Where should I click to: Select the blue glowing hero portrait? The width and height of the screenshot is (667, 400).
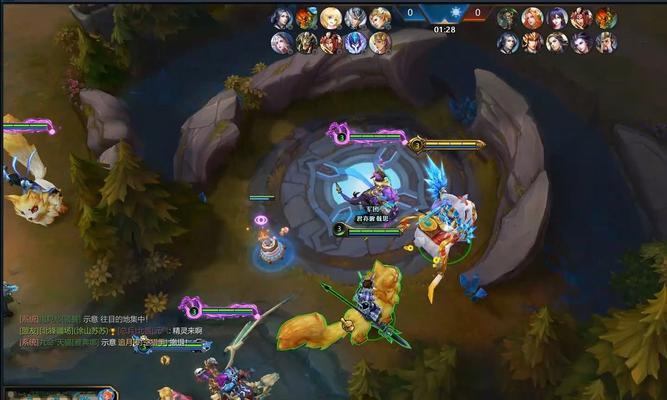point(355,43)
